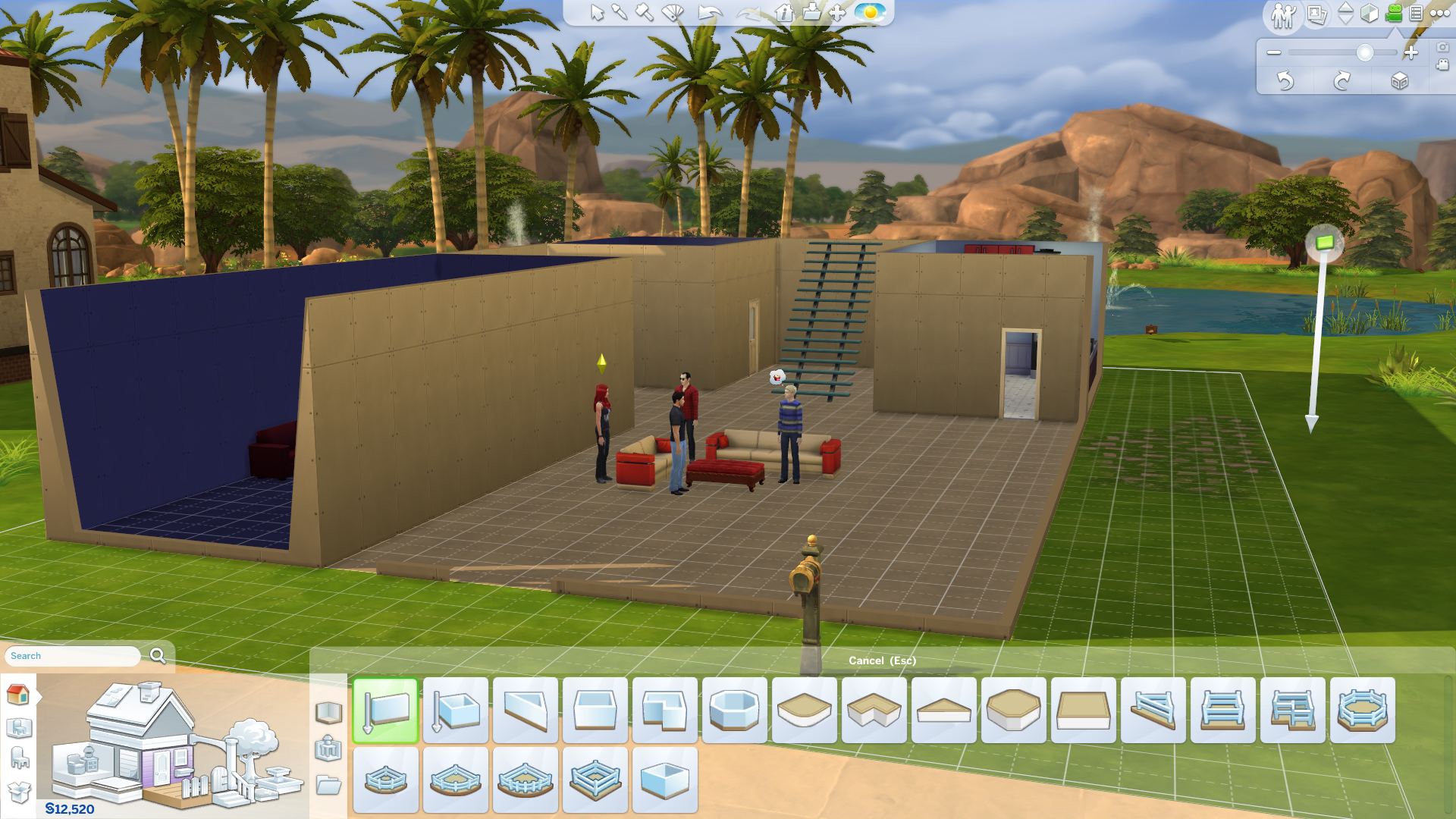Select the Eyedropper tool
Image resolution: width=1456 pixels, height=819 pixels.
[x=619, y=12]
